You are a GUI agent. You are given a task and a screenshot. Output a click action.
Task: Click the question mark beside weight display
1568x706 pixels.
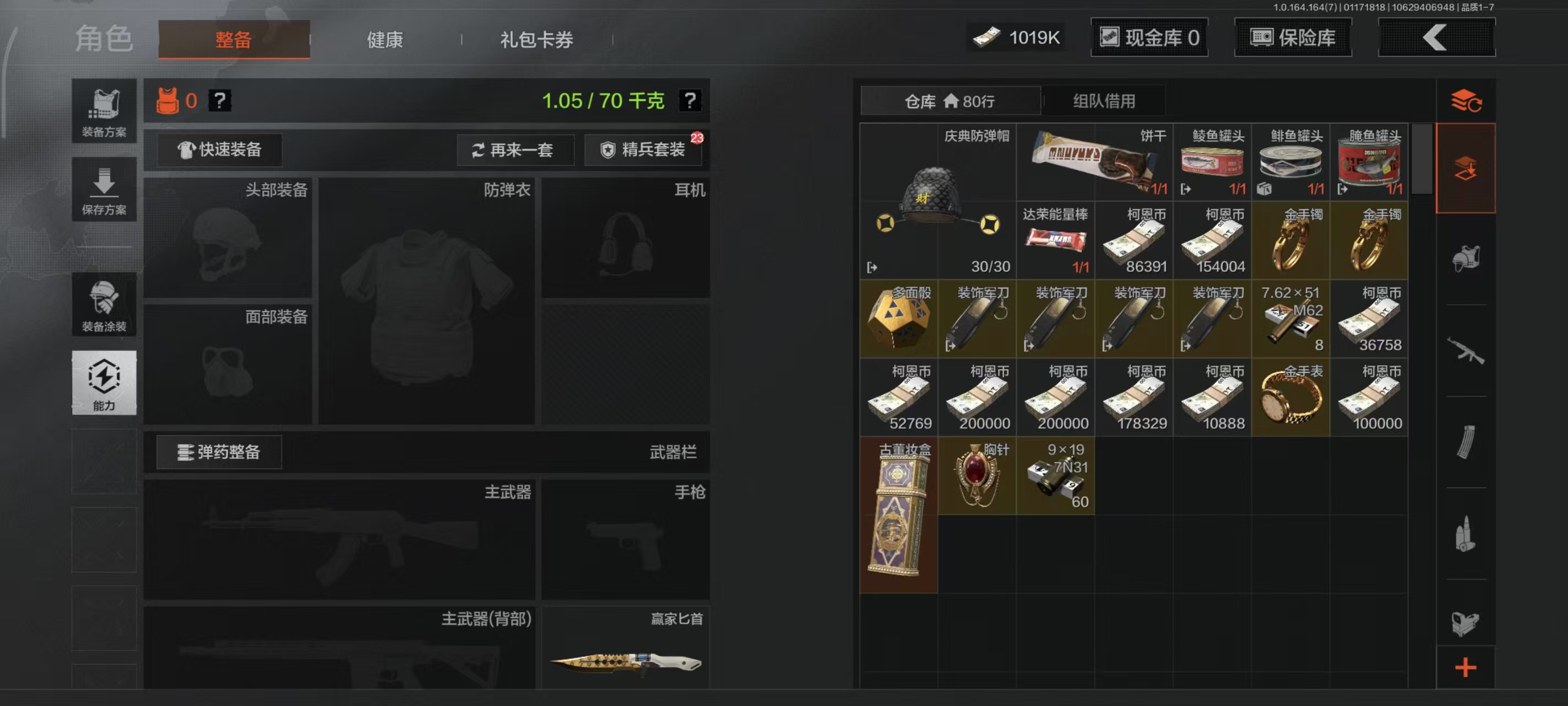click(x=690, y=101)
